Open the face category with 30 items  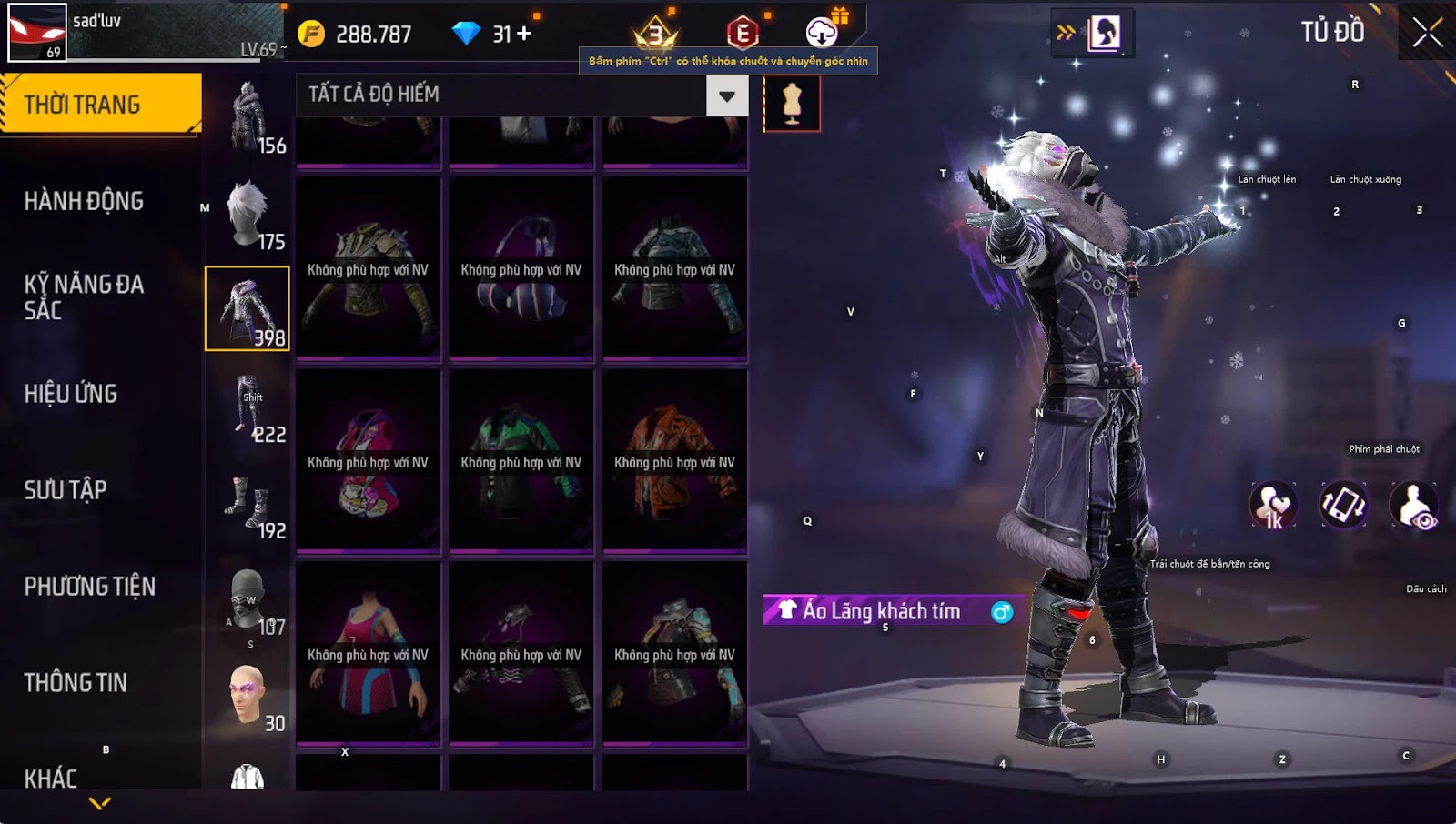pyautogui.click(x=248, y=696)
